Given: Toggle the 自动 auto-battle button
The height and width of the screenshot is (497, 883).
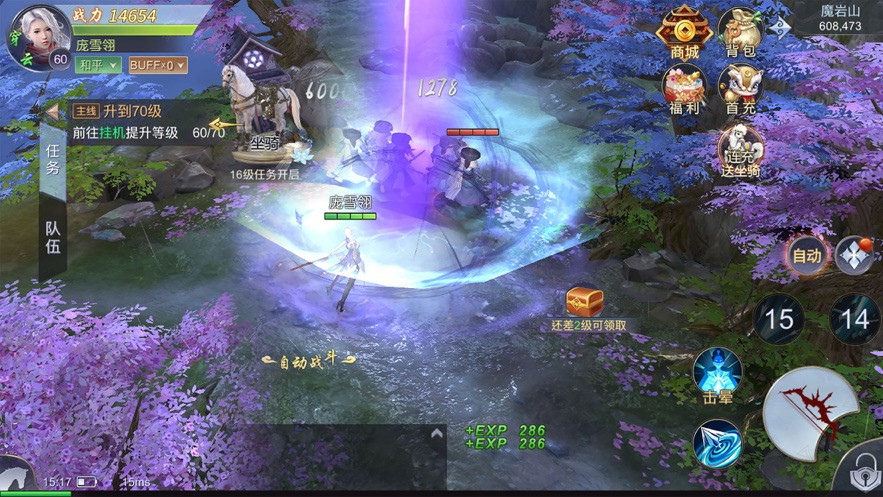Looking at the screenshot, I should [806, 256].
